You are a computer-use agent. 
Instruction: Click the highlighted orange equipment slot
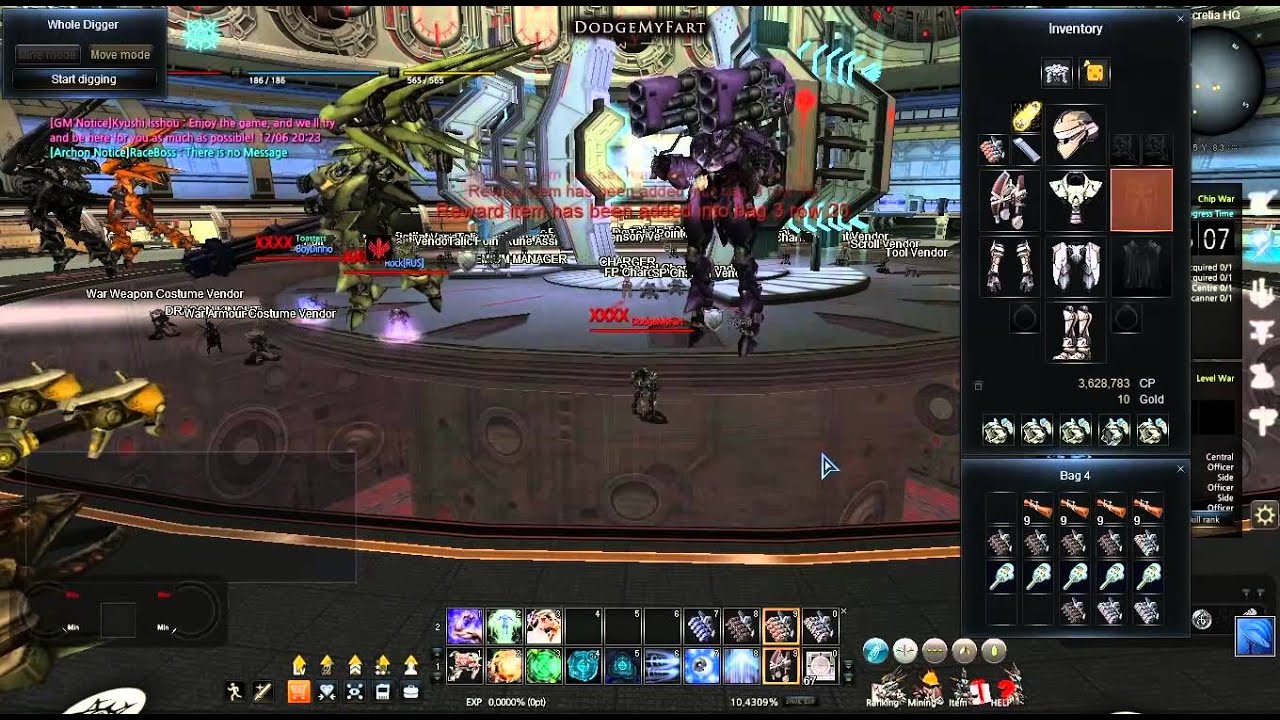pyautogui.click(x=1141, y=200)
